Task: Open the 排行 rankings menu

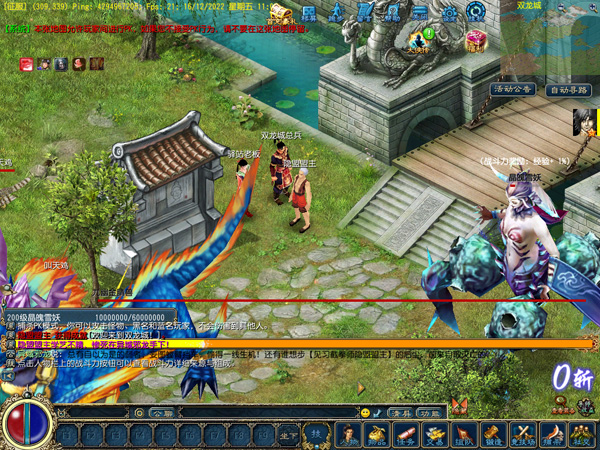Action: point(551,435)
